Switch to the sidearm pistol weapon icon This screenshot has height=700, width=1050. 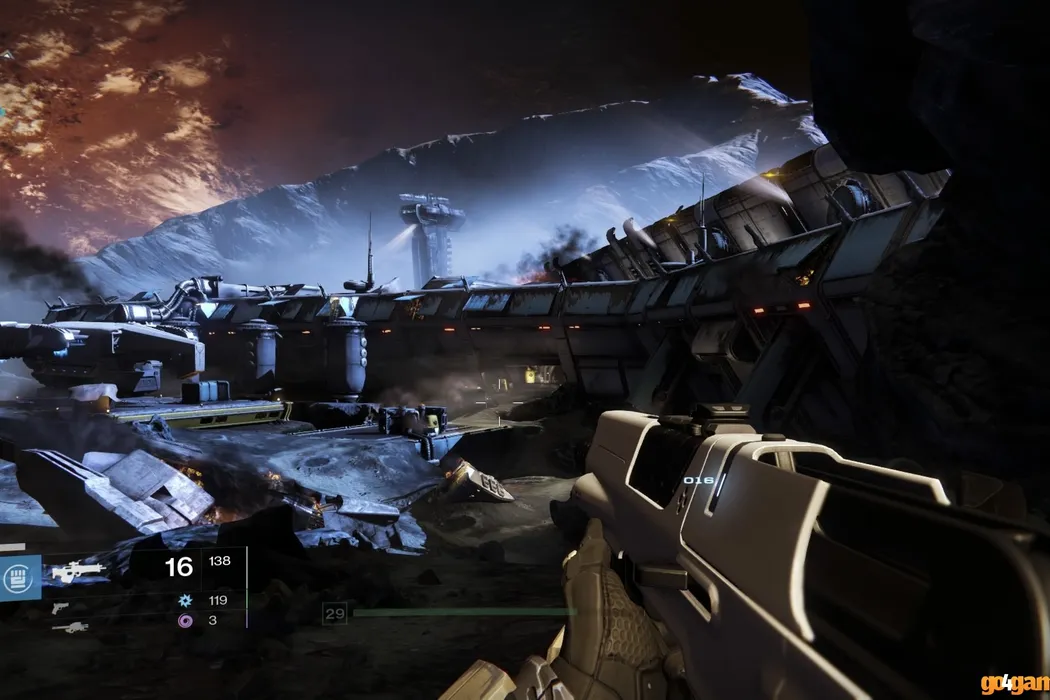coord(61,607)
